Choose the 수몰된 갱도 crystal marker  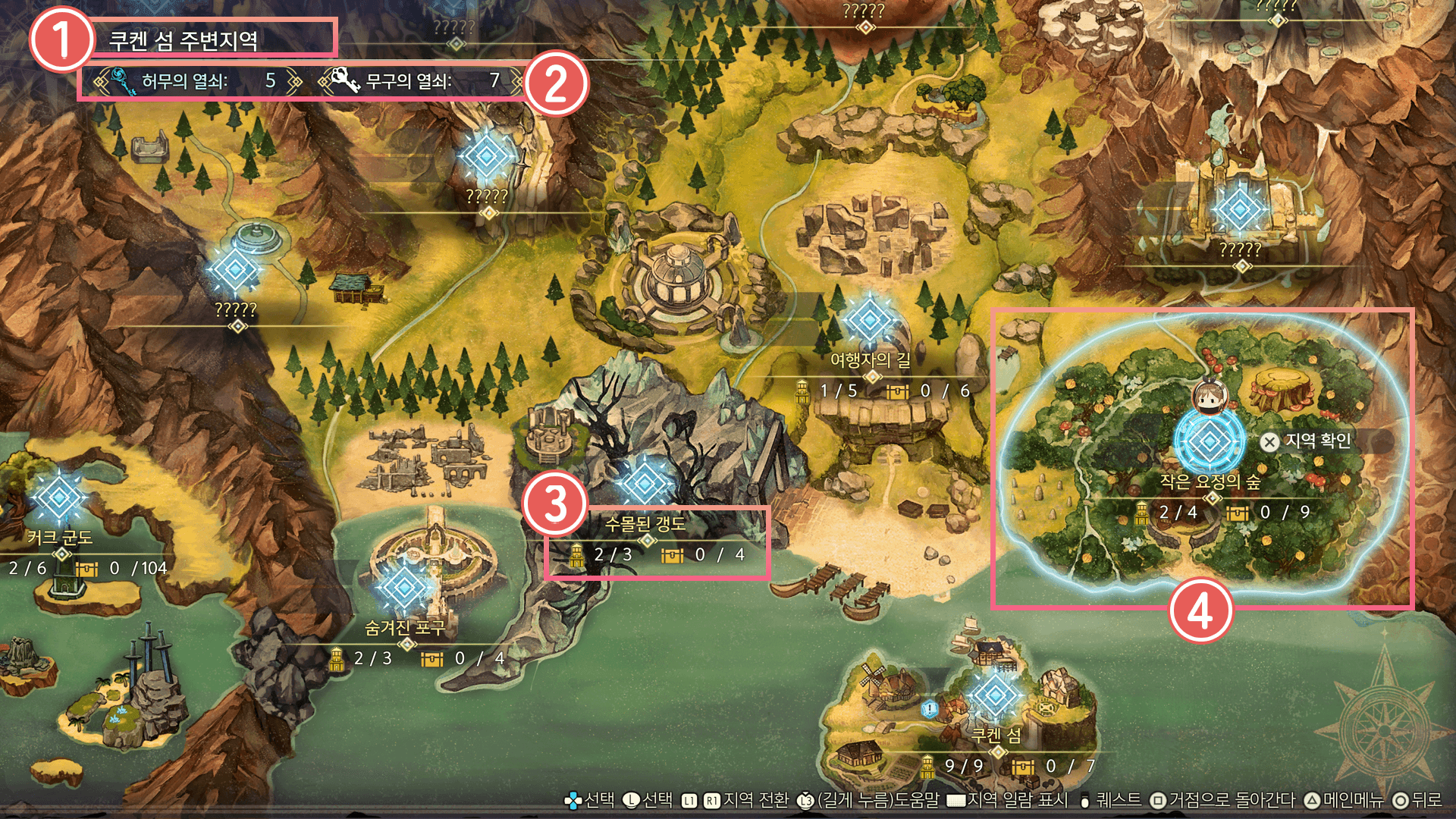[x=645, y=482]
